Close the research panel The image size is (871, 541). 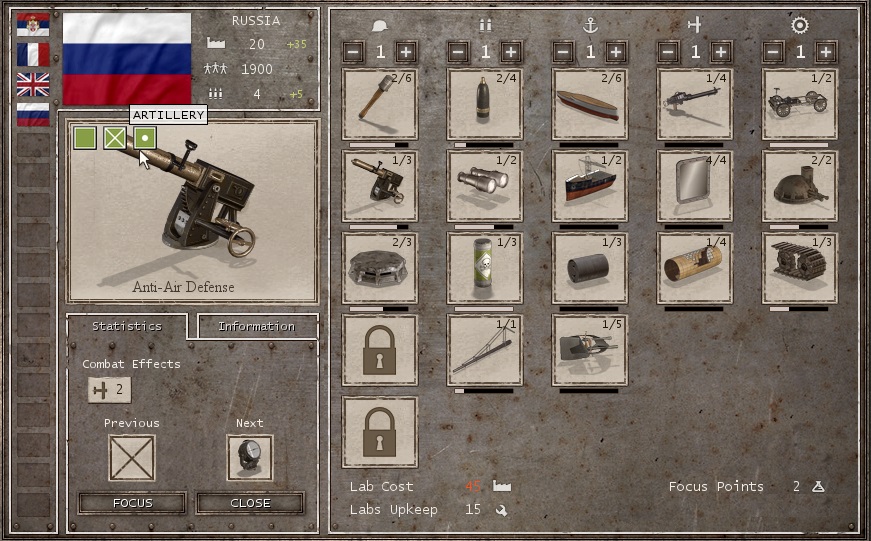tap(250, 503)
